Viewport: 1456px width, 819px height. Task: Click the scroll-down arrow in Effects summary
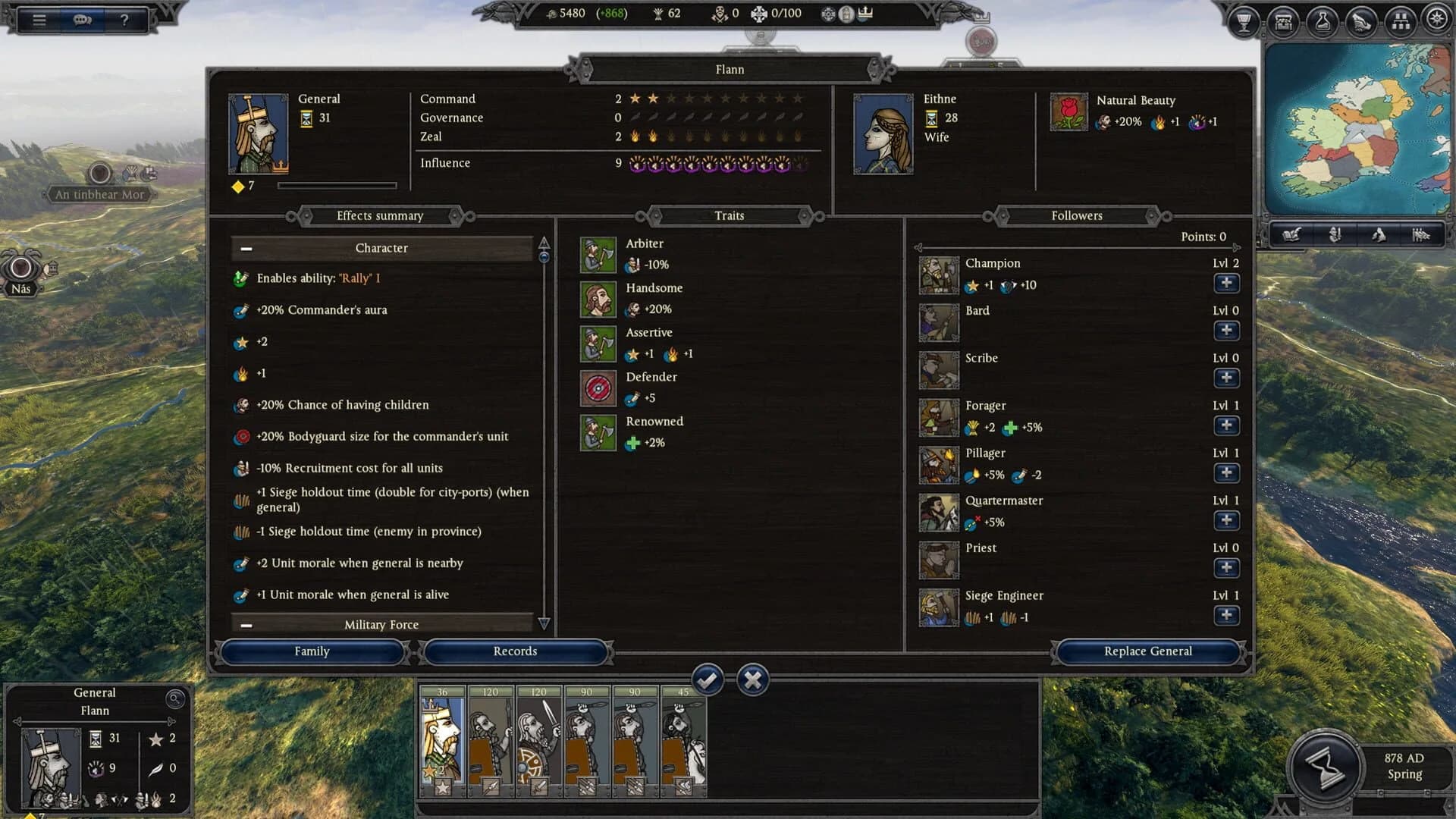[x=544, y=623]
